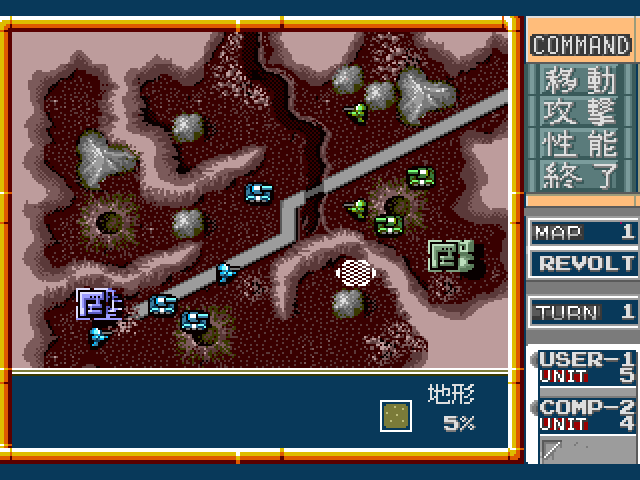This screenshot has width=640, height=480.
Task: End the turn with 終了
Action: click(581, 175)
